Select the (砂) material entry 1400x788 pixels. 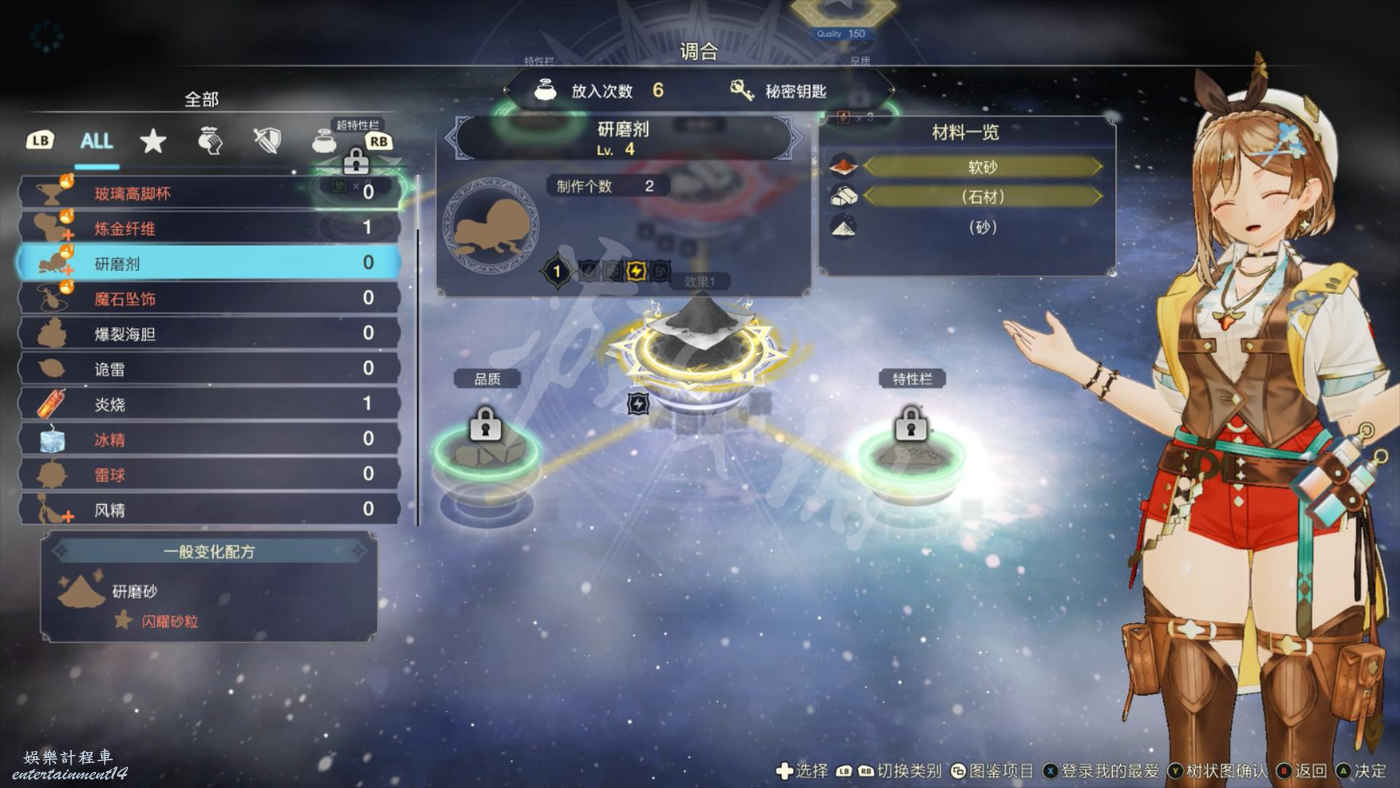pyautogui.click(x=982, y=227)
